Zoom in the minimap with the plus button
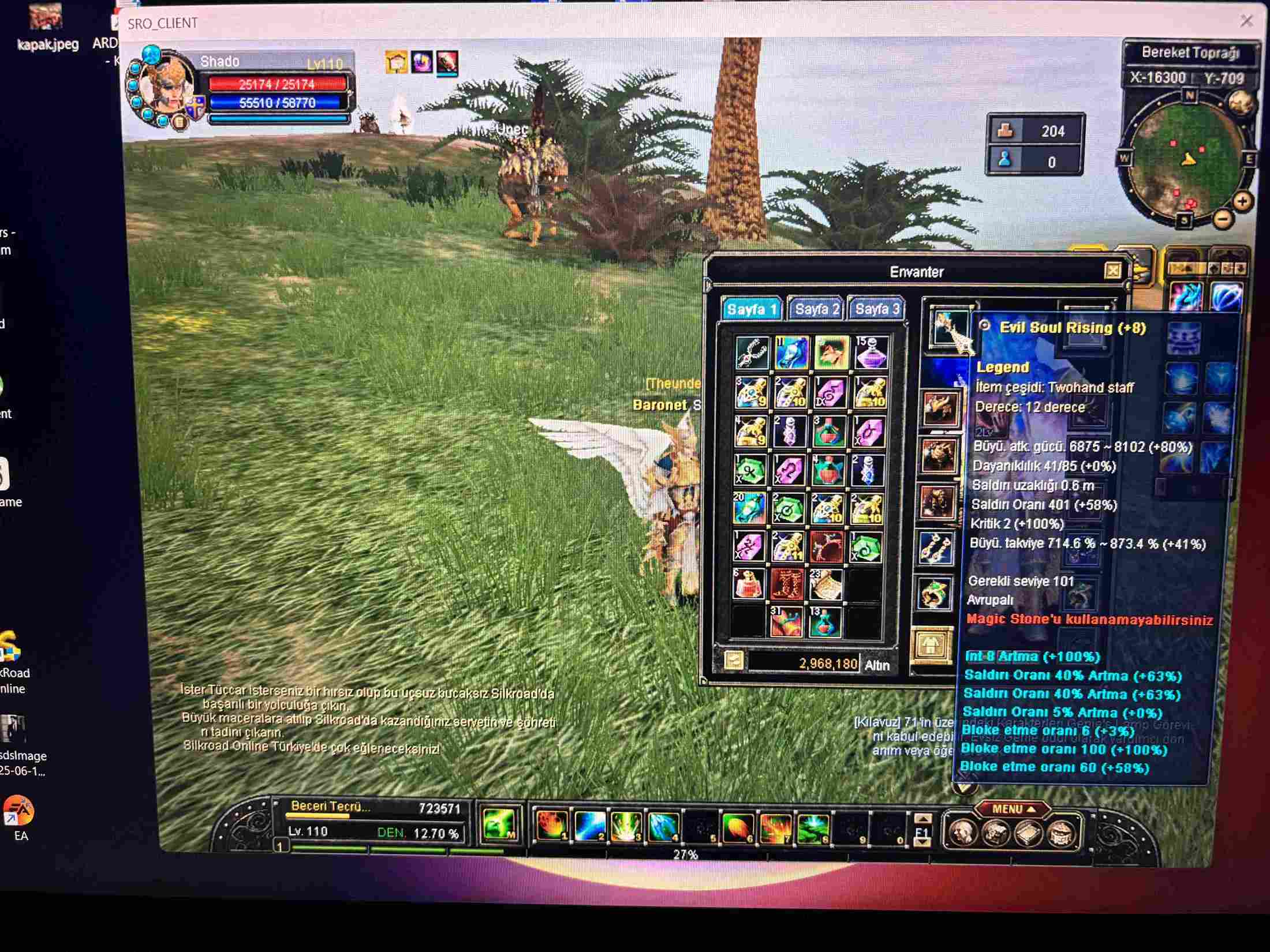Viewport: 1270px width, 952px height. tap(1242, 201)
